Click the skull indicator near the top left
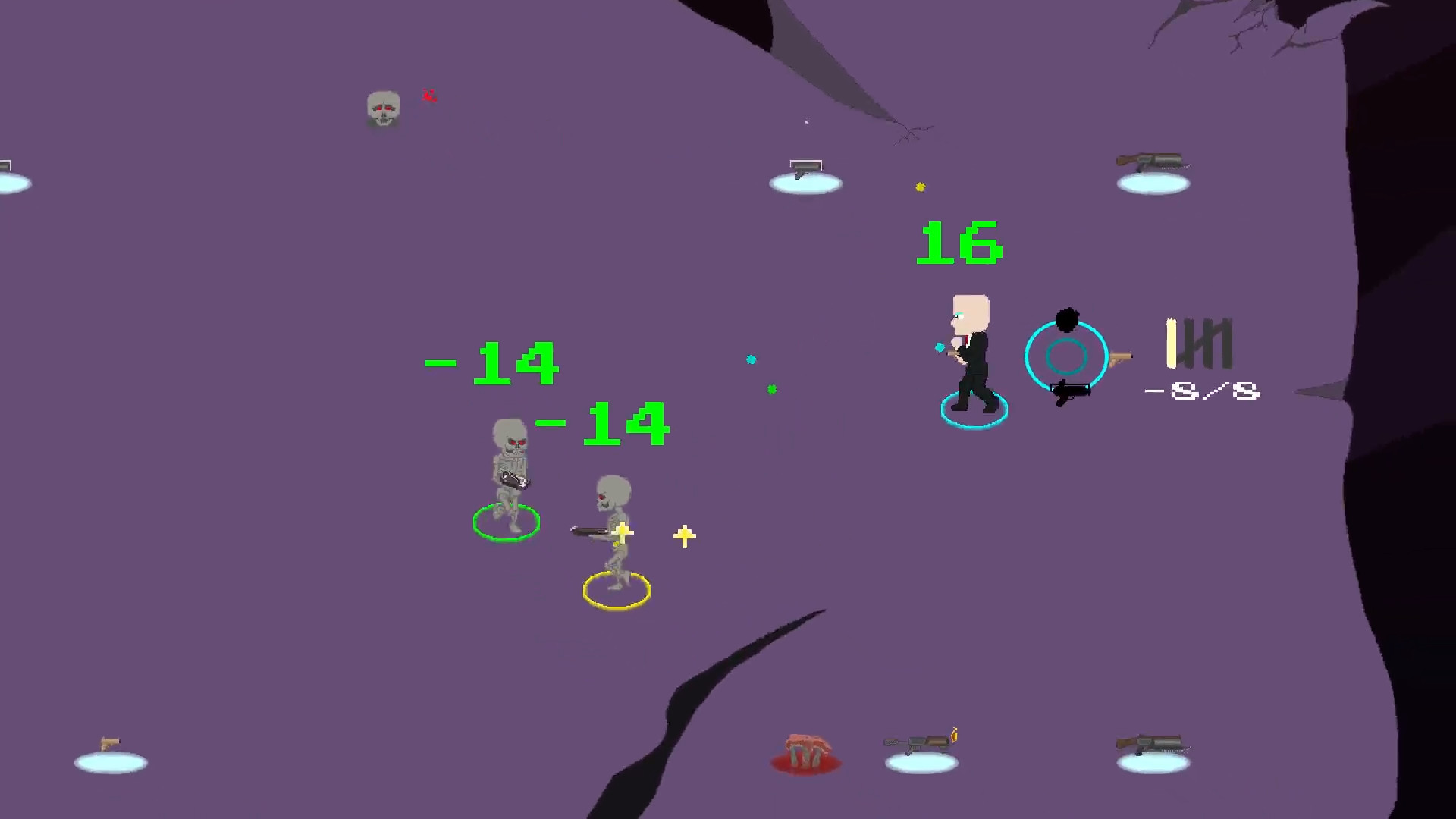This screenshot has width=1456, height=819. (x=383, y=108)
